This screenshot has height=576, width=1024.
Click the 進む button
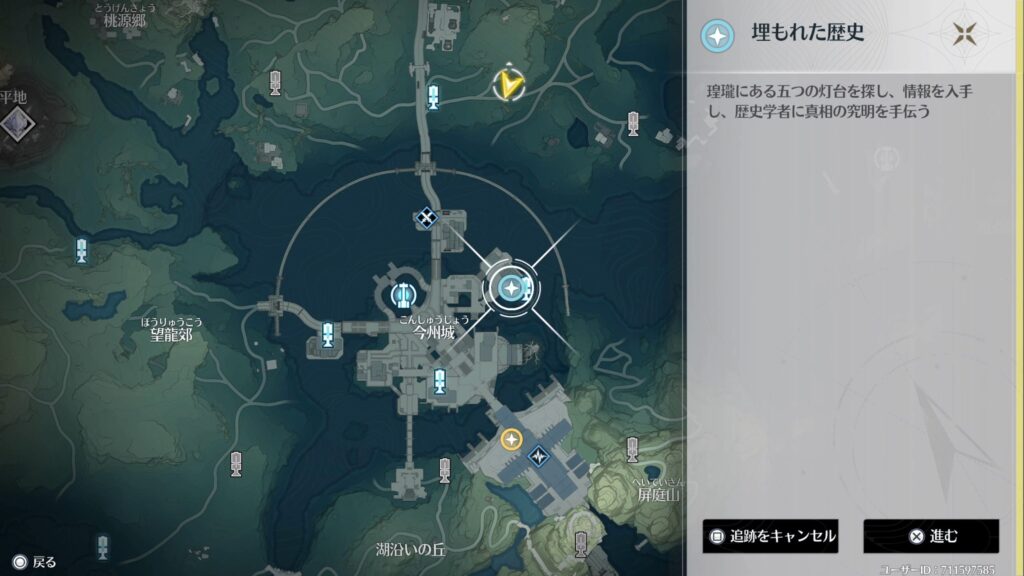tap(931, 536)
